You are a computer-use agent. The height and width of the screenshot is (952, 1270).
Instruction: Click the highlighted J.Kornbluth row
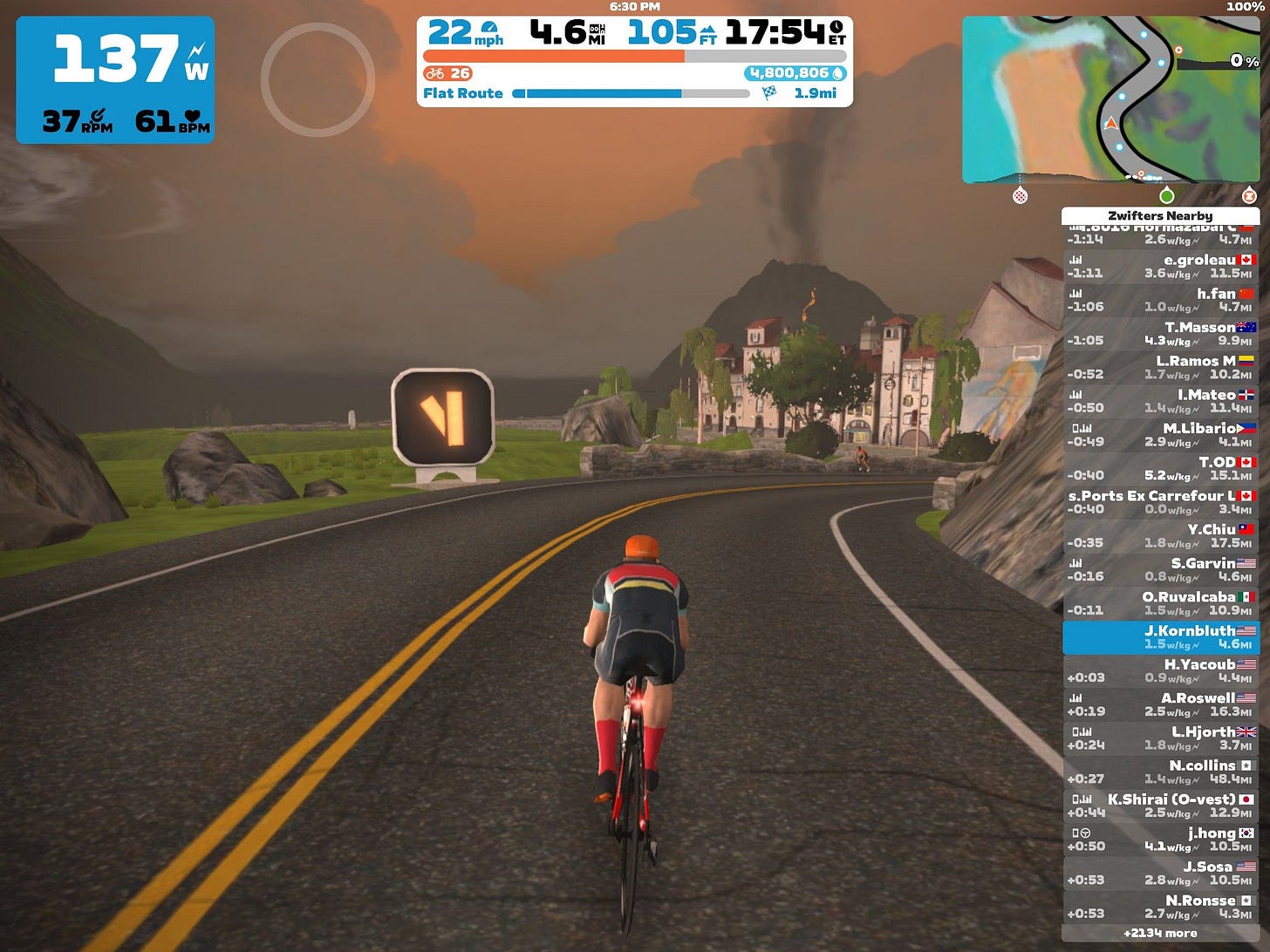1160,637
